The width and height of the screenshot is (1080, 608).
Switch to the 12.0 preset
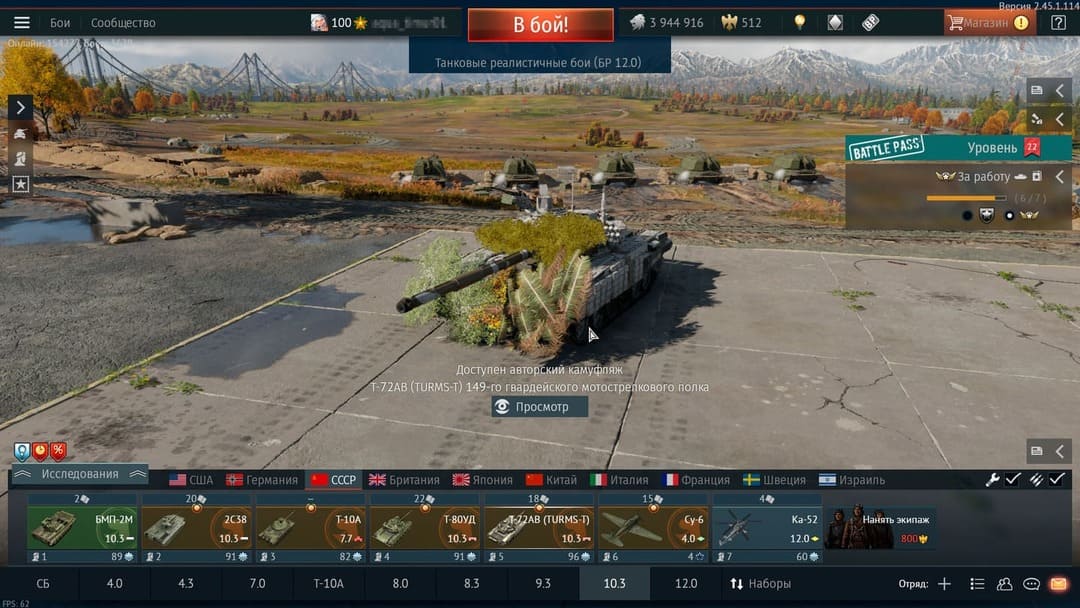click(686, 583)
